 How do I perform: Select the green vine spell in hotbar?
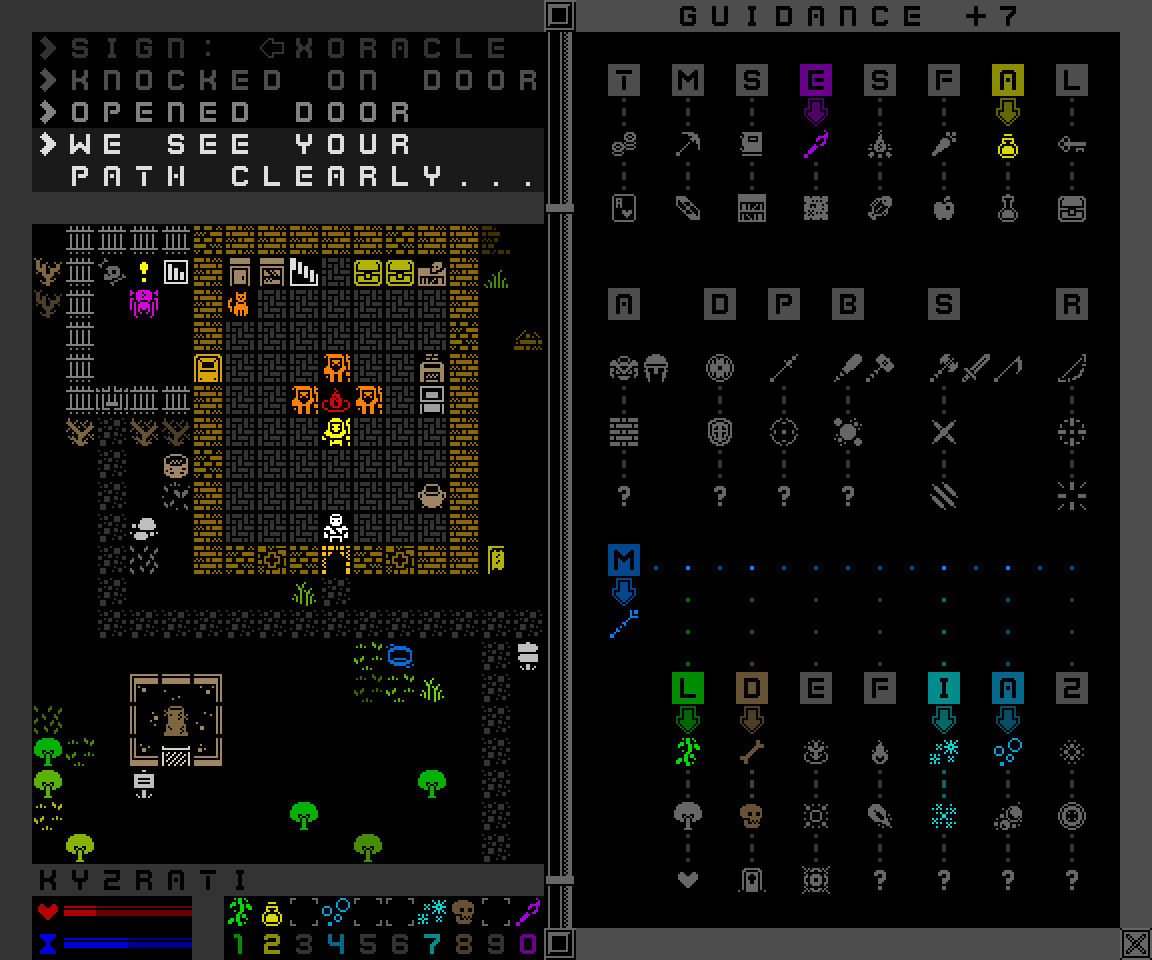click(x=239, y=911)
